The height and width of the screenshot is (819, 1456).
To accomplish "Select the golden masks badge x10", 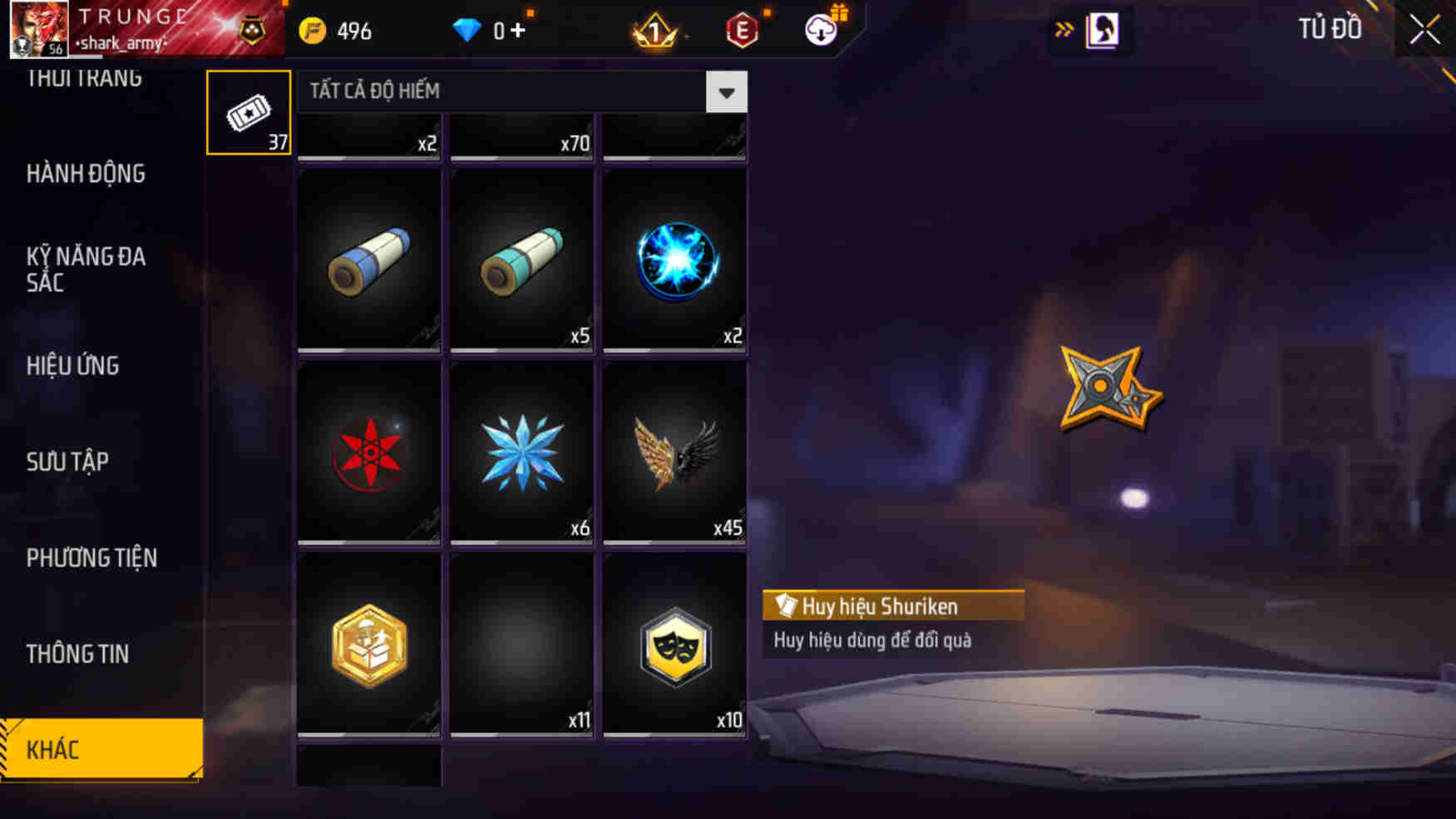I will click(x=675, y=644).
